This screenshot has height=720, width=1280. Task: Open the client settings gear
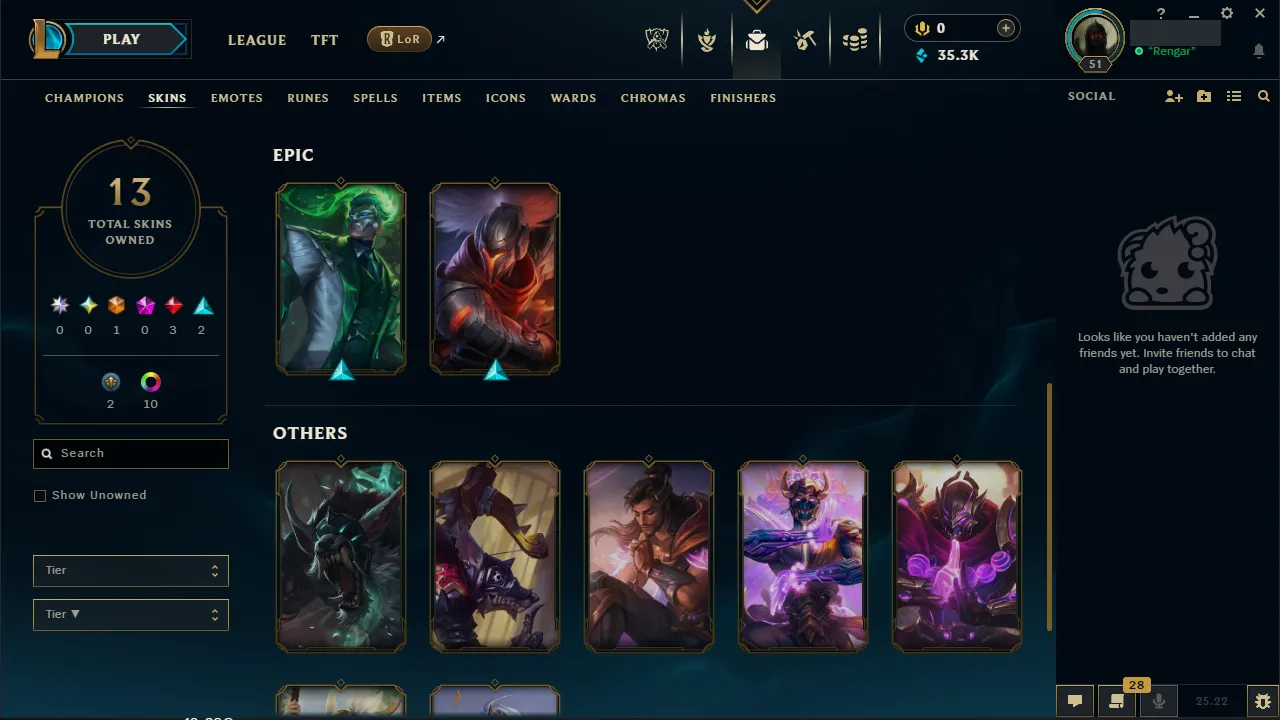(x=1227, y=14)
